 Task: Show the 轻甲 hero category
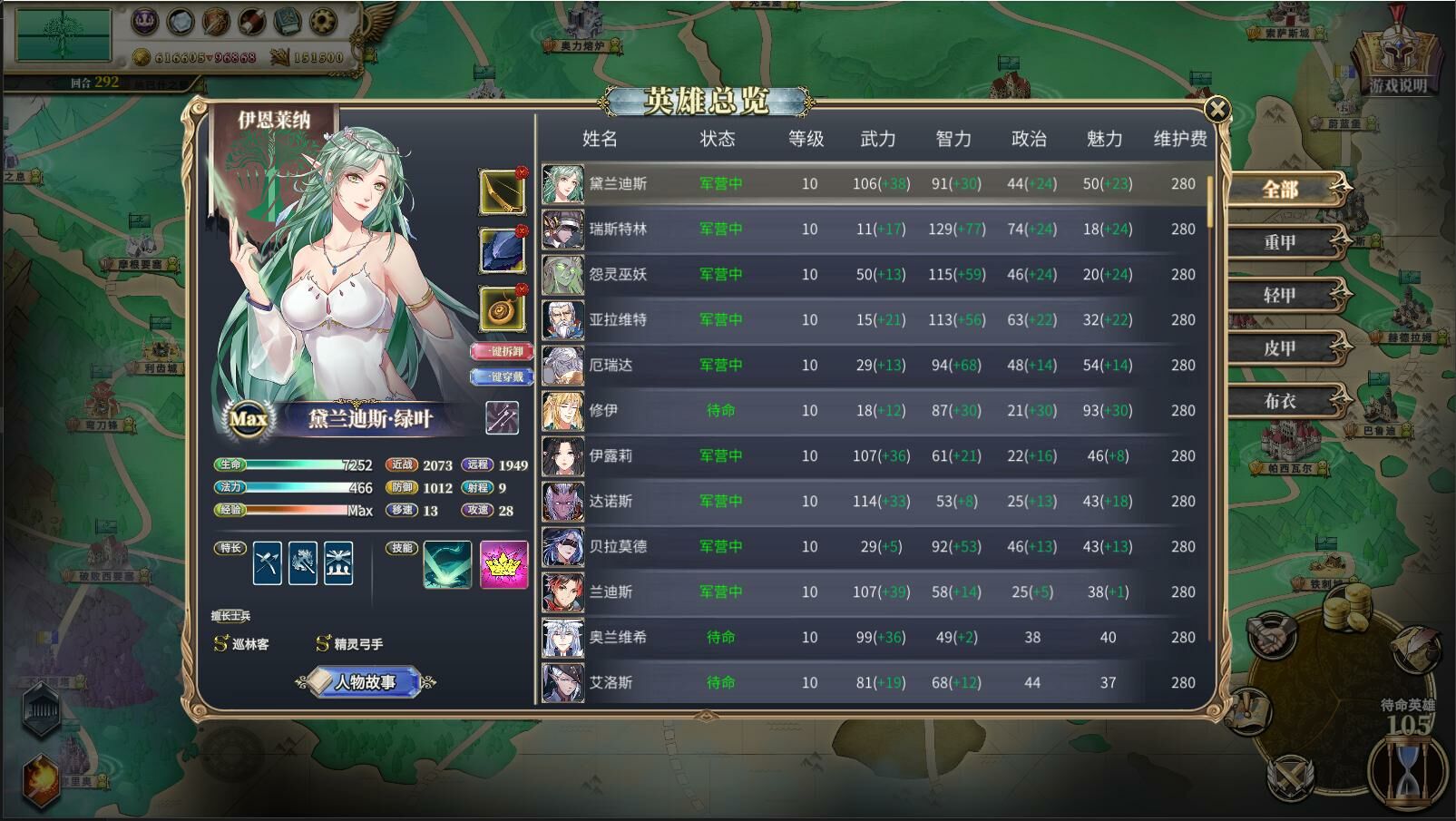(x=1280, y=295)
